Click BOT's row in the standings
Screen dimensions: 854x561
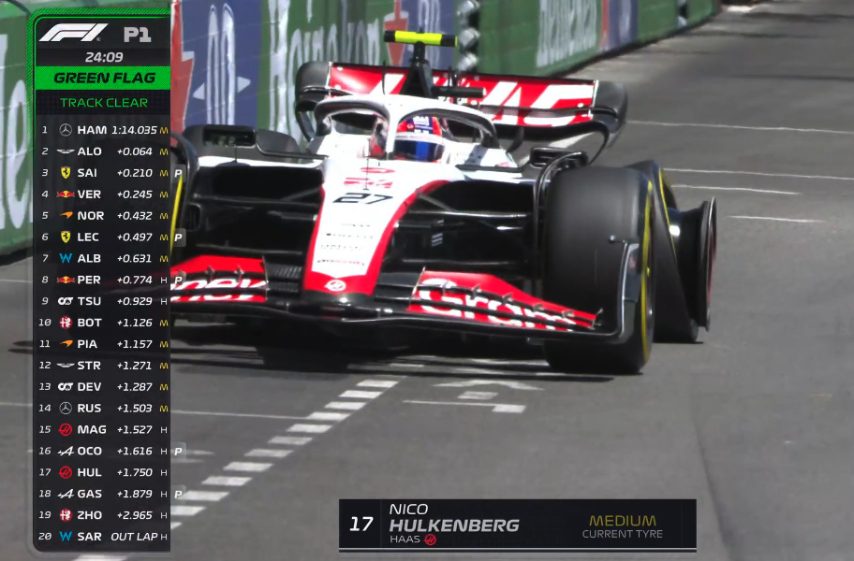click(102, 322)
